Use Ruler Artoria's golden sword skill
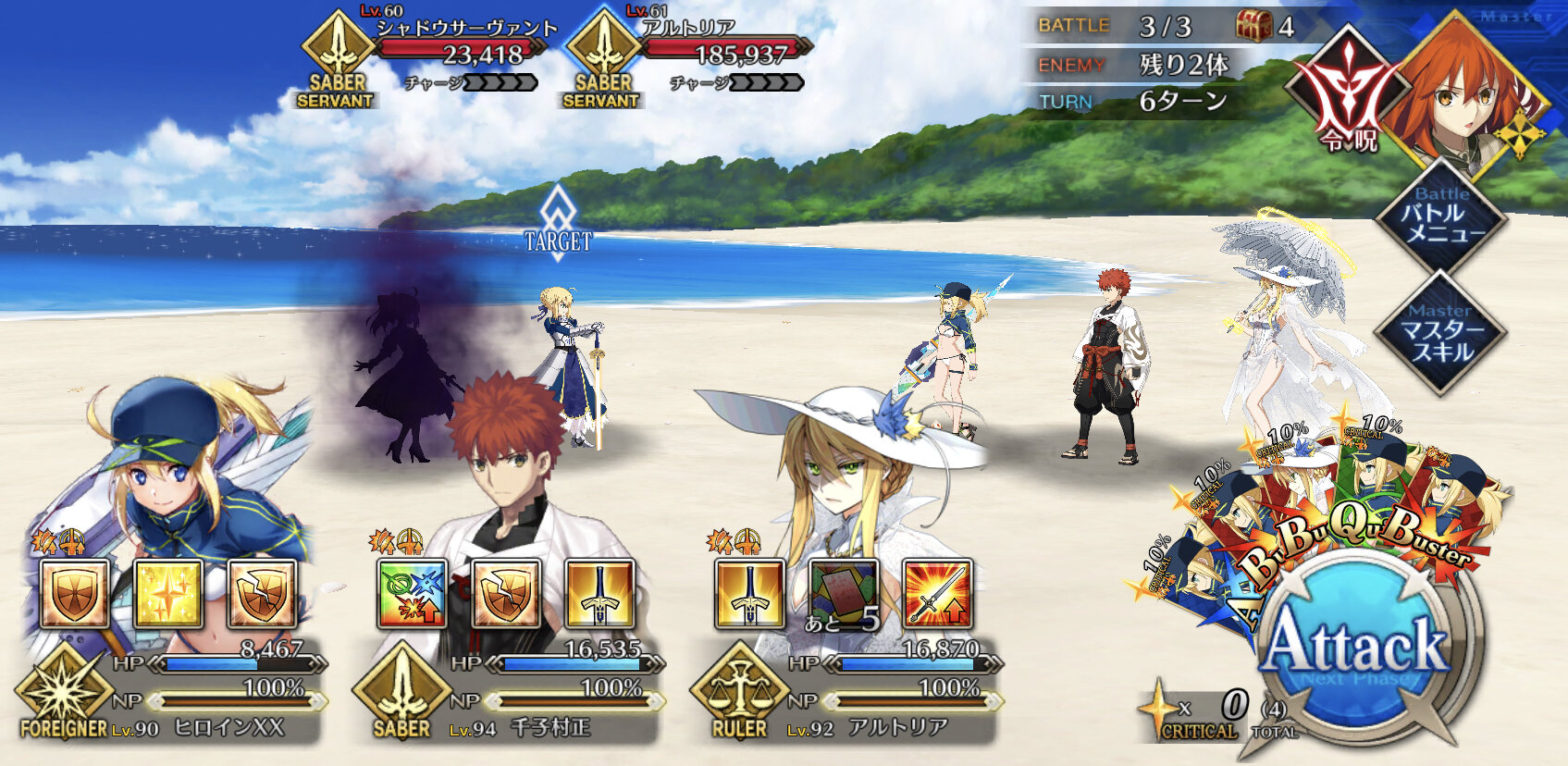This screenshot has width=1568, height=766. coord(750,594)
